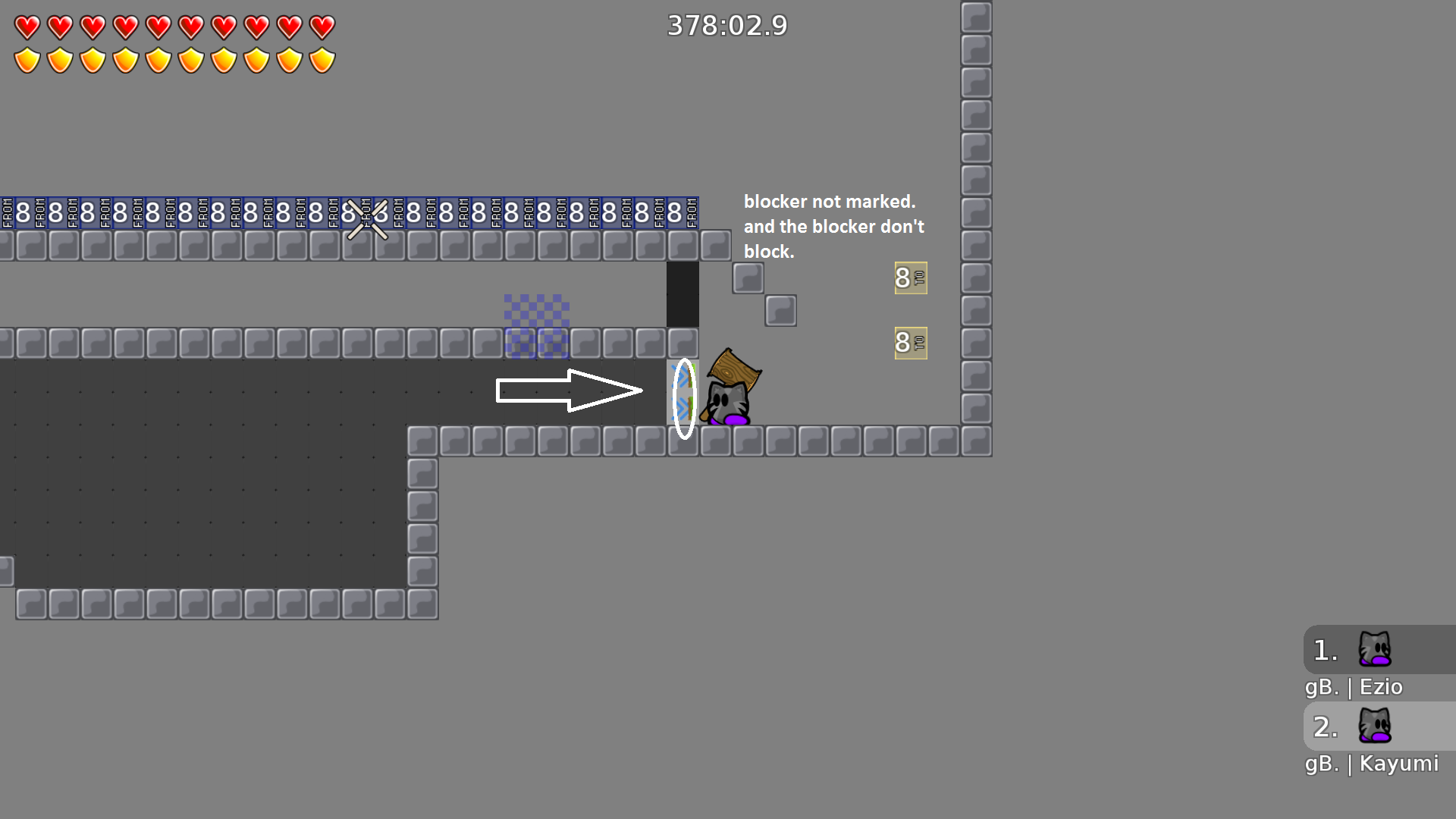Select the first heart icon in the health bar
The height and width of the screenshot is (819, 1456).
click(x=27, y=26)
